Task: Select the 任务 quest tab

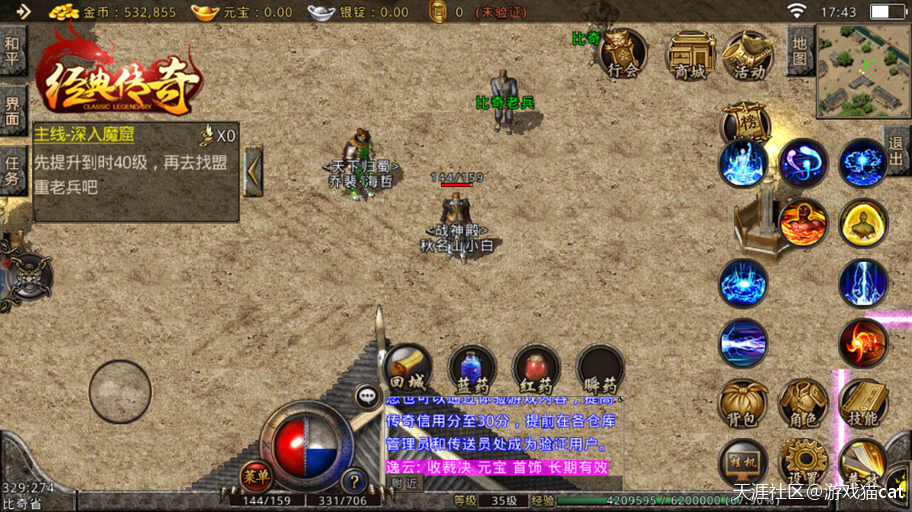Action: pyautogui.click(x=12, y=171)
